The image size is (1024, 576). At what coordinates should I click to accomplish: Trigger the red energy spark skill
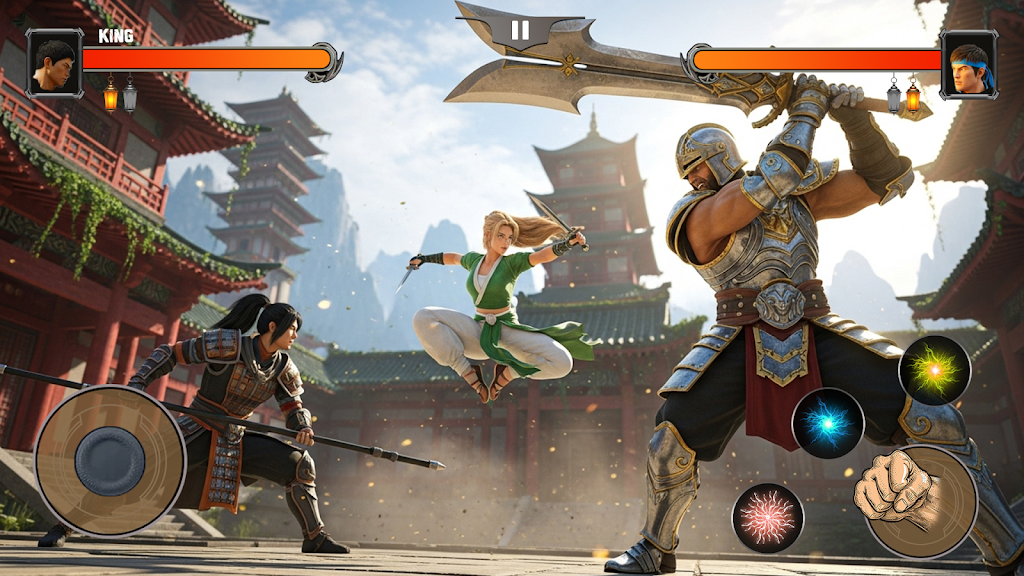click(x=768, y=518)
